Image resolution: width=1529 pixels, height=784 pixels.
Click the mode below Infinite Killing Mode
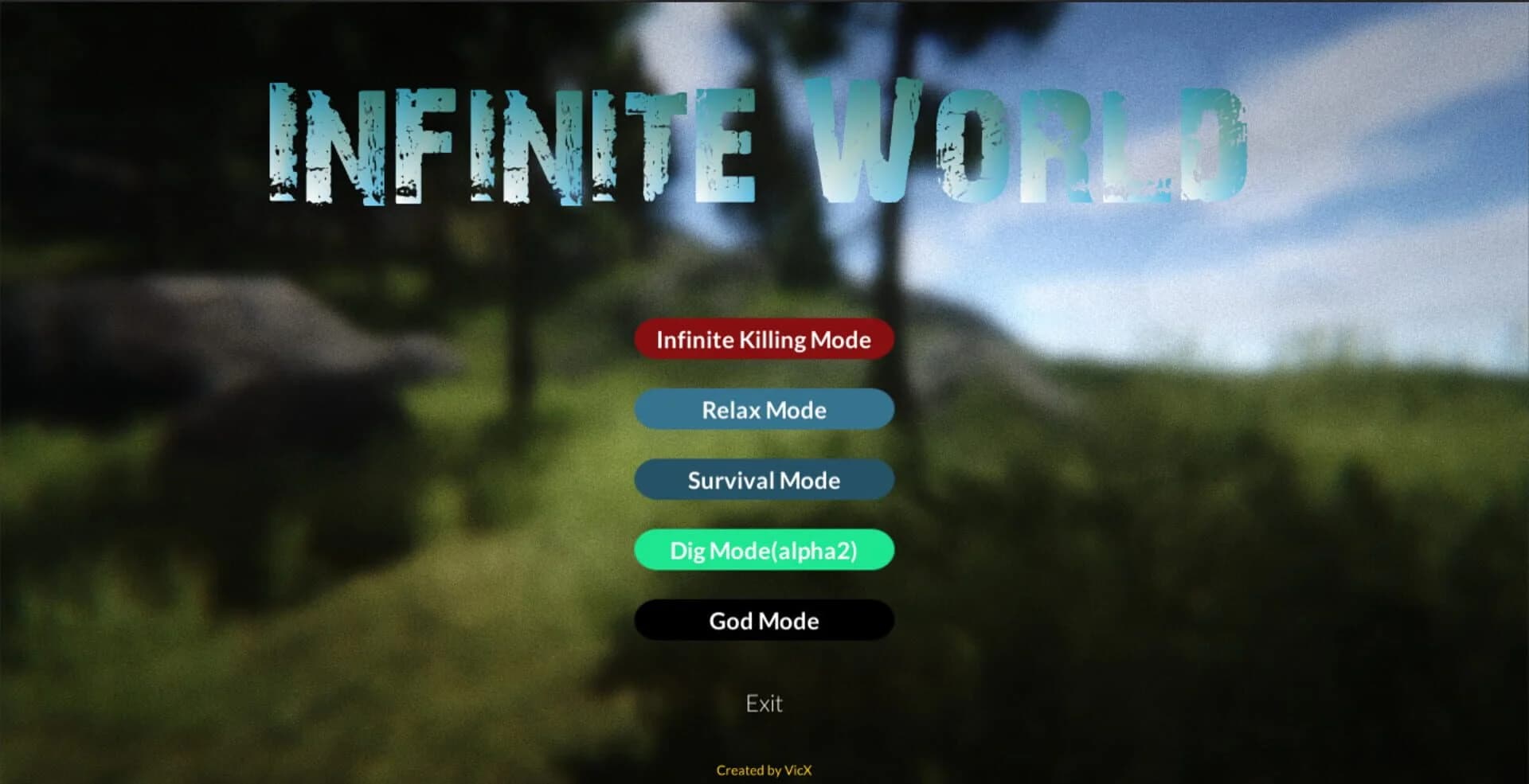click(763, 409)
